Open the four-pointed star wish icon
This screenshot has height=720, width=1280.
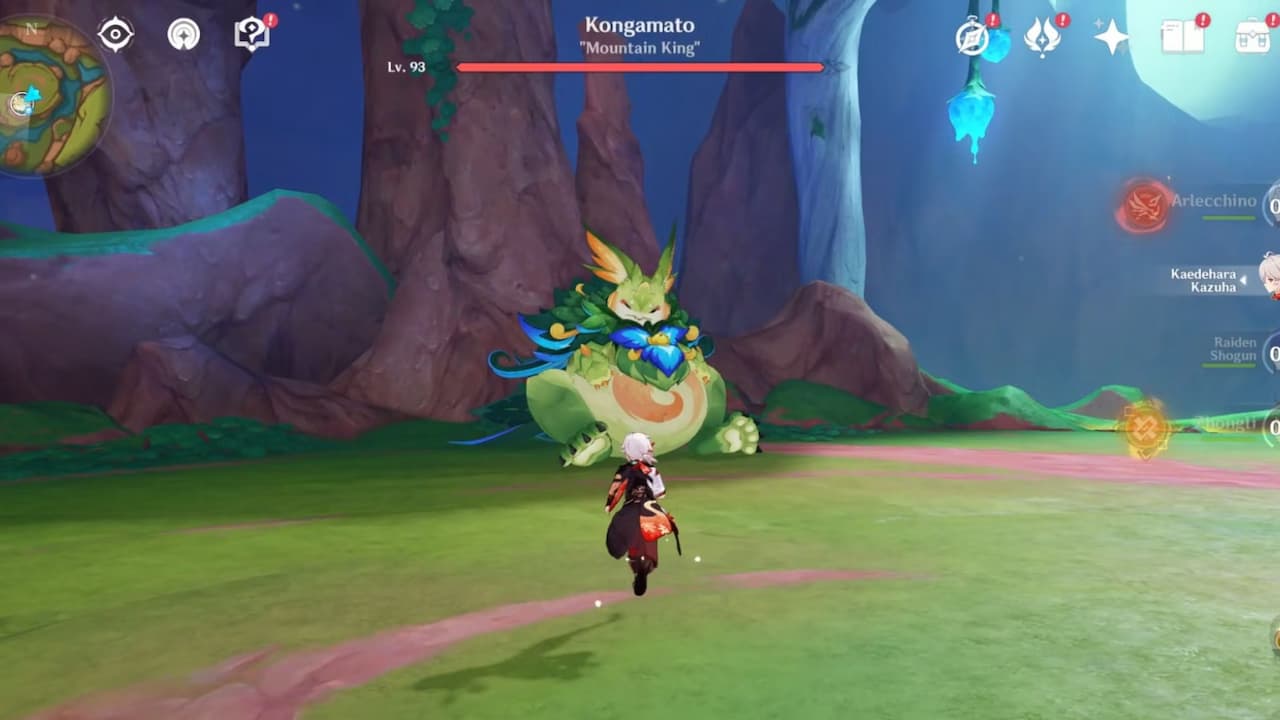coord(1111,37)
